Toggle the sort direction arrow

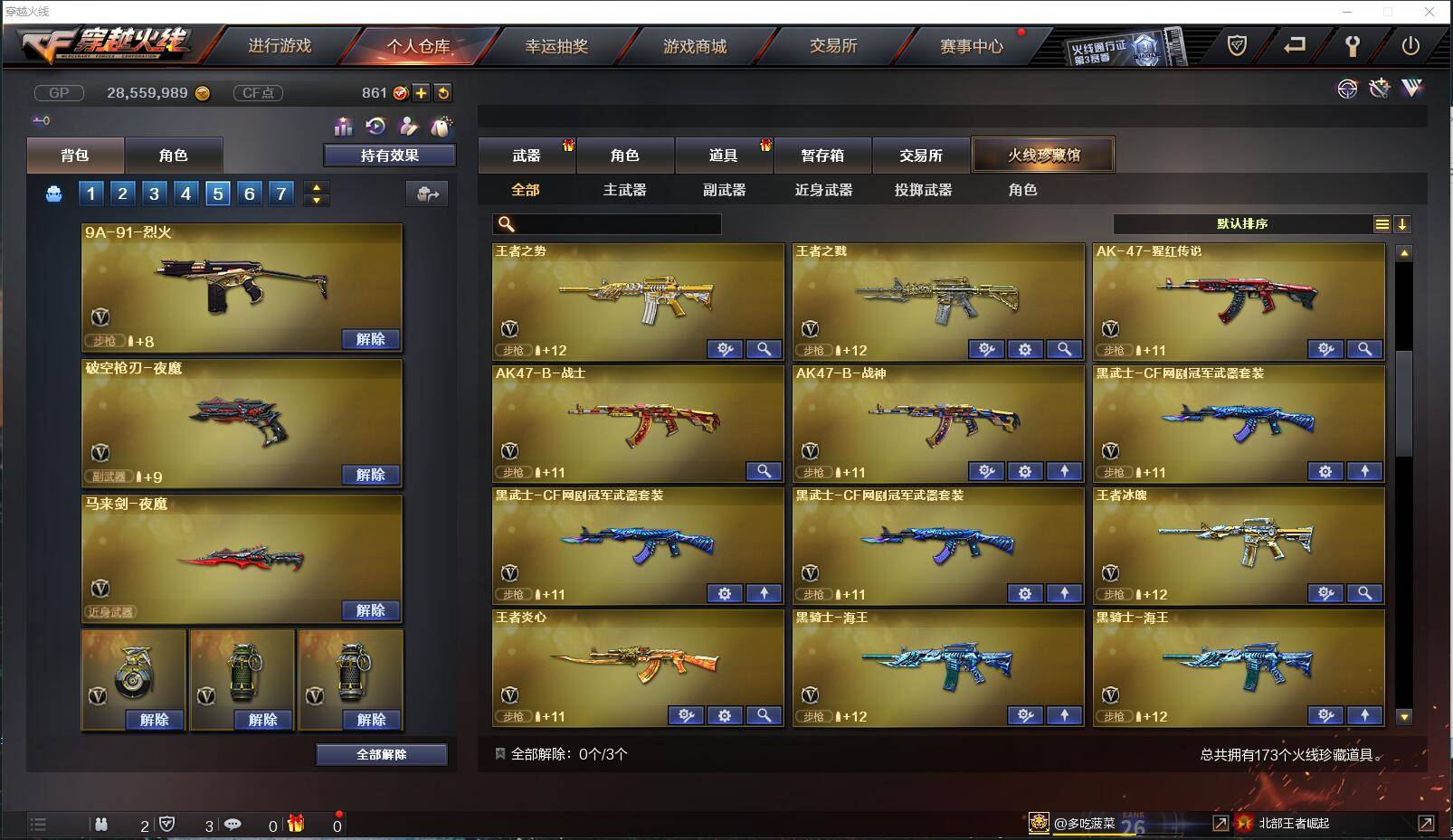point(1403,223)
